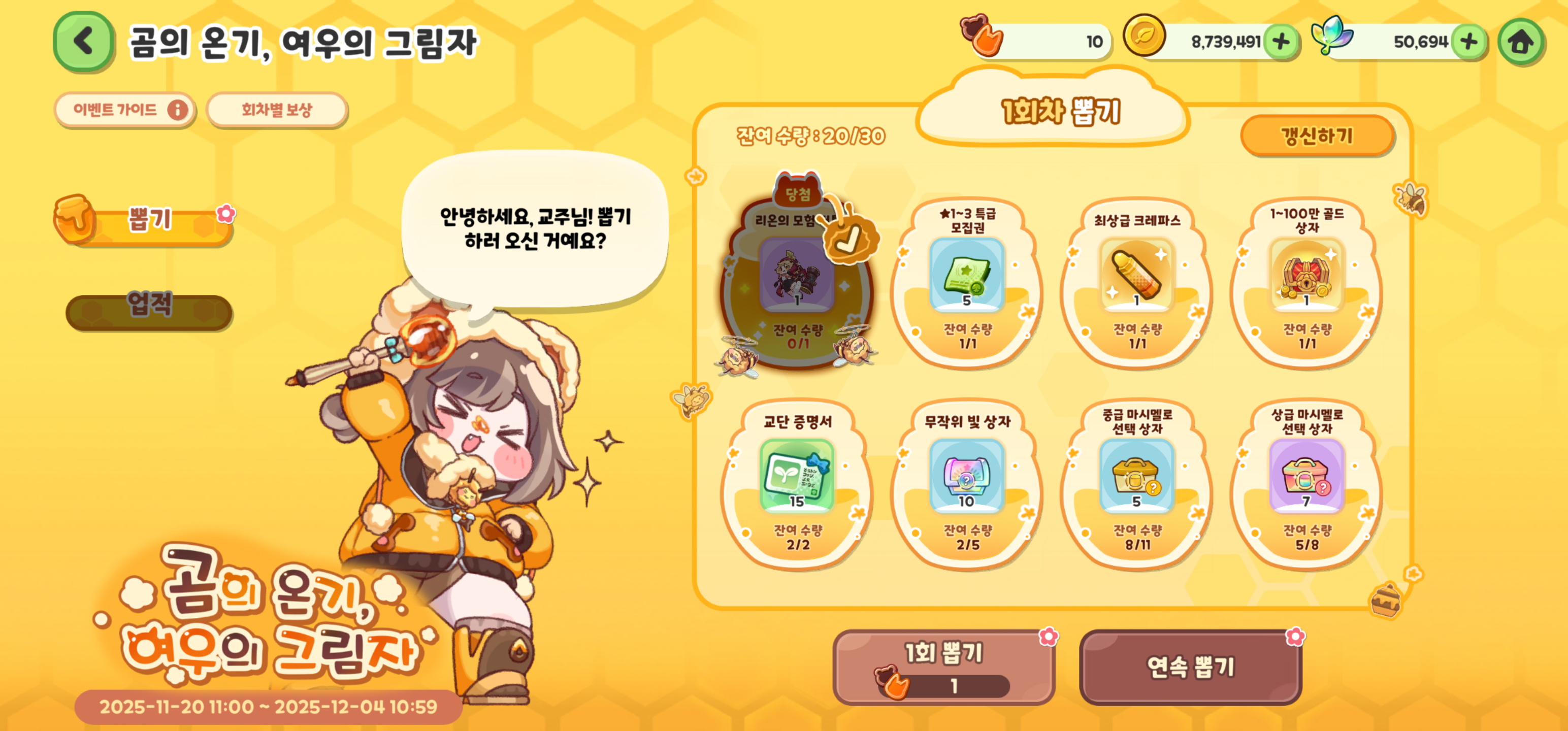Add more gold coins with plus button
The height and width of the screenshot is (731, 1568).
(1281, 42)
